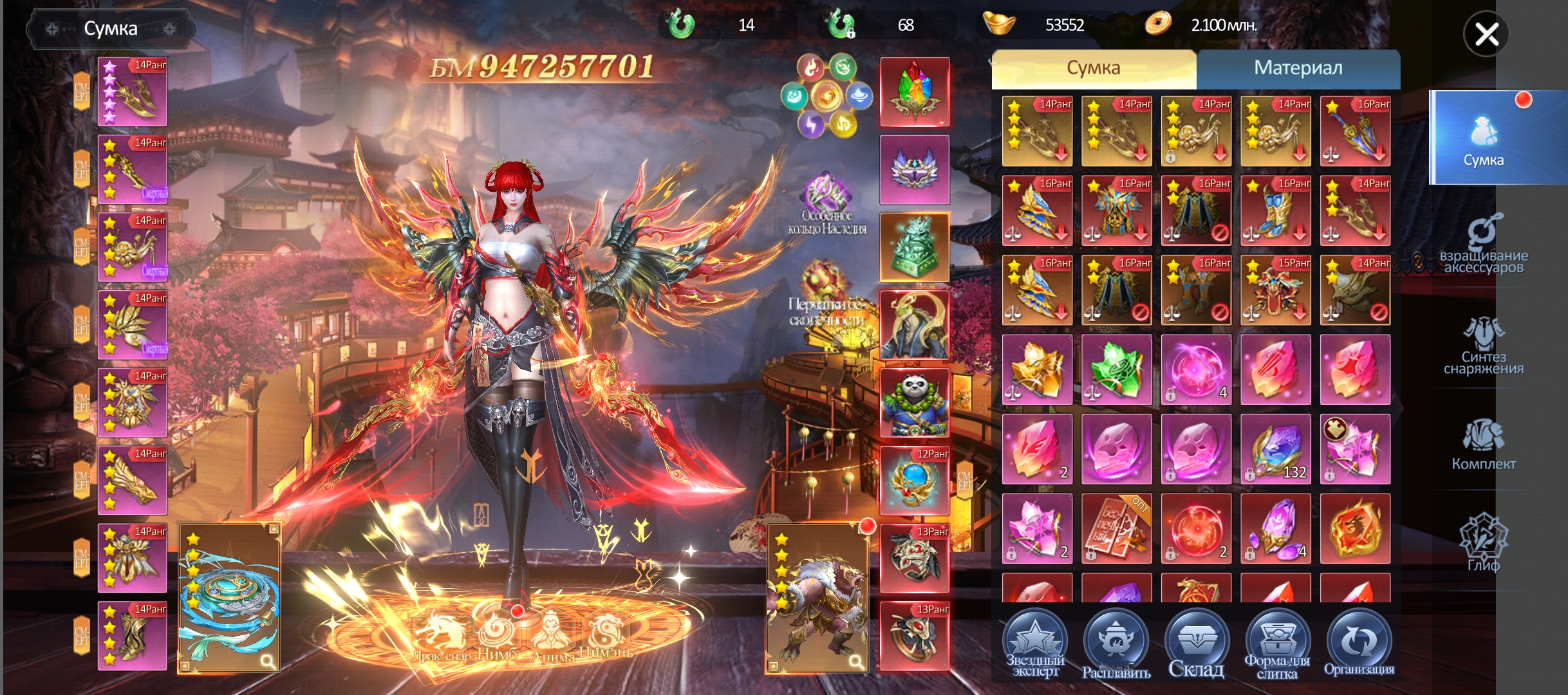1568x695 pixels.
Task: Select the item stack of 132
Action: tap(1275, 449)
